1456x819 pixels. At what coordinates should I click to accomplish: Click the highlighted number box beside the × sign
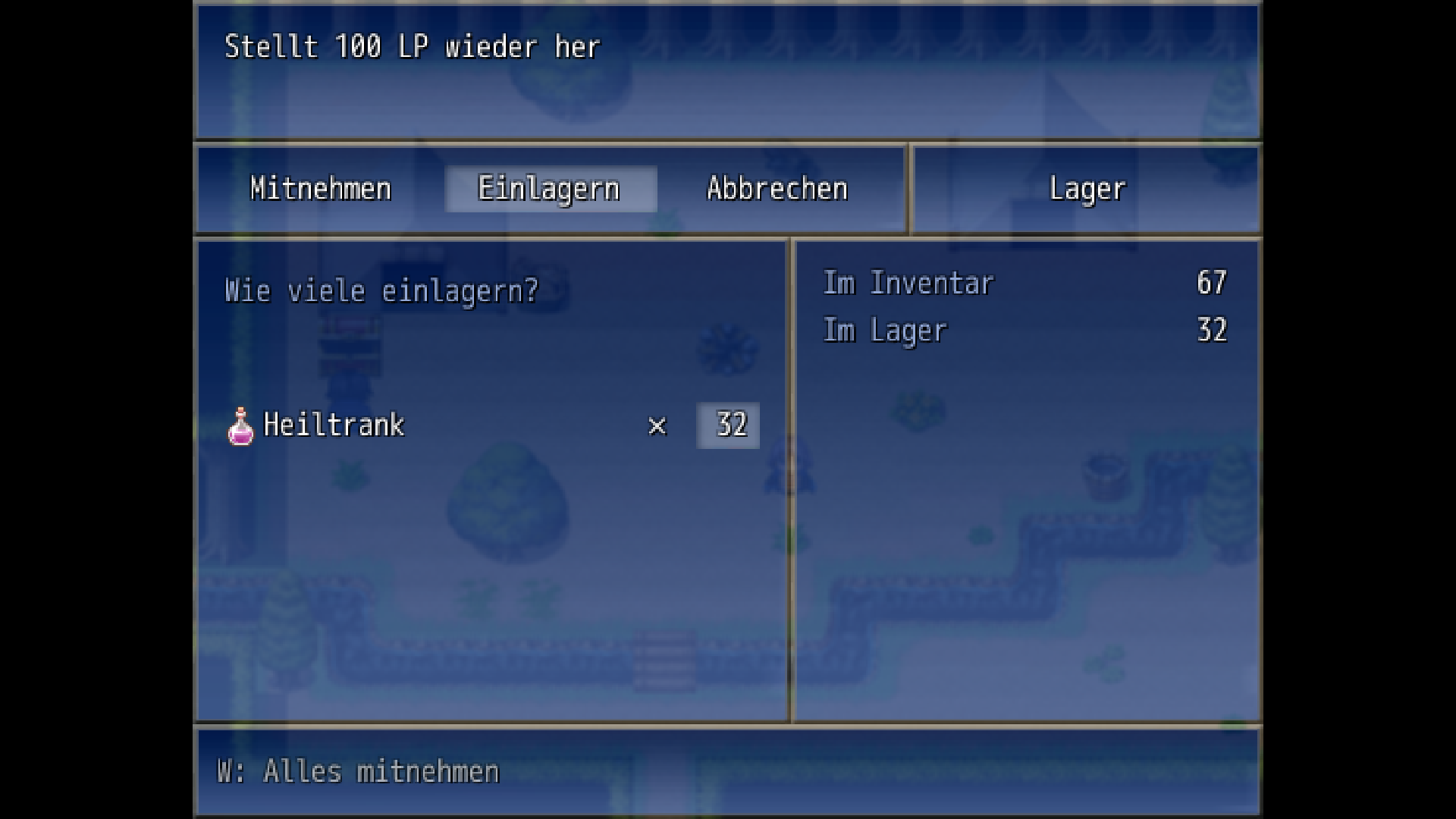click(x=727, y=426)
